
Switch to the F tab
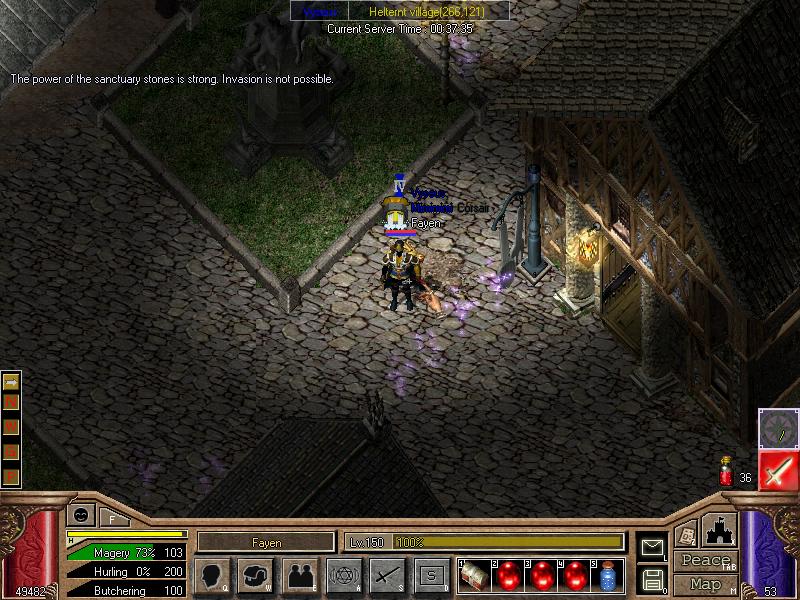click(112, 518)
